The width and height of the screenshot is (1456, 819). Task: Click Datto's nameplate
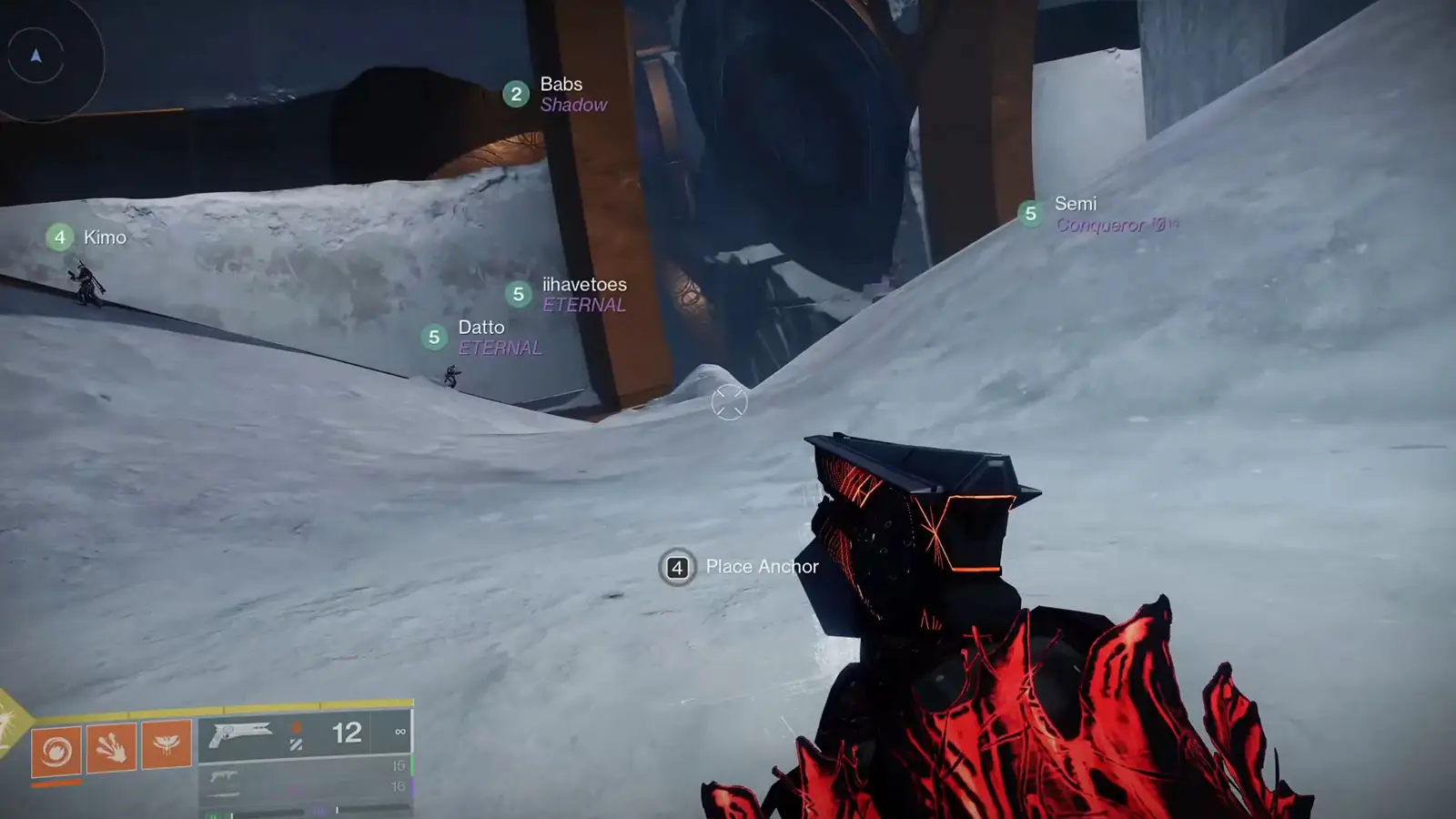(482, 327)
